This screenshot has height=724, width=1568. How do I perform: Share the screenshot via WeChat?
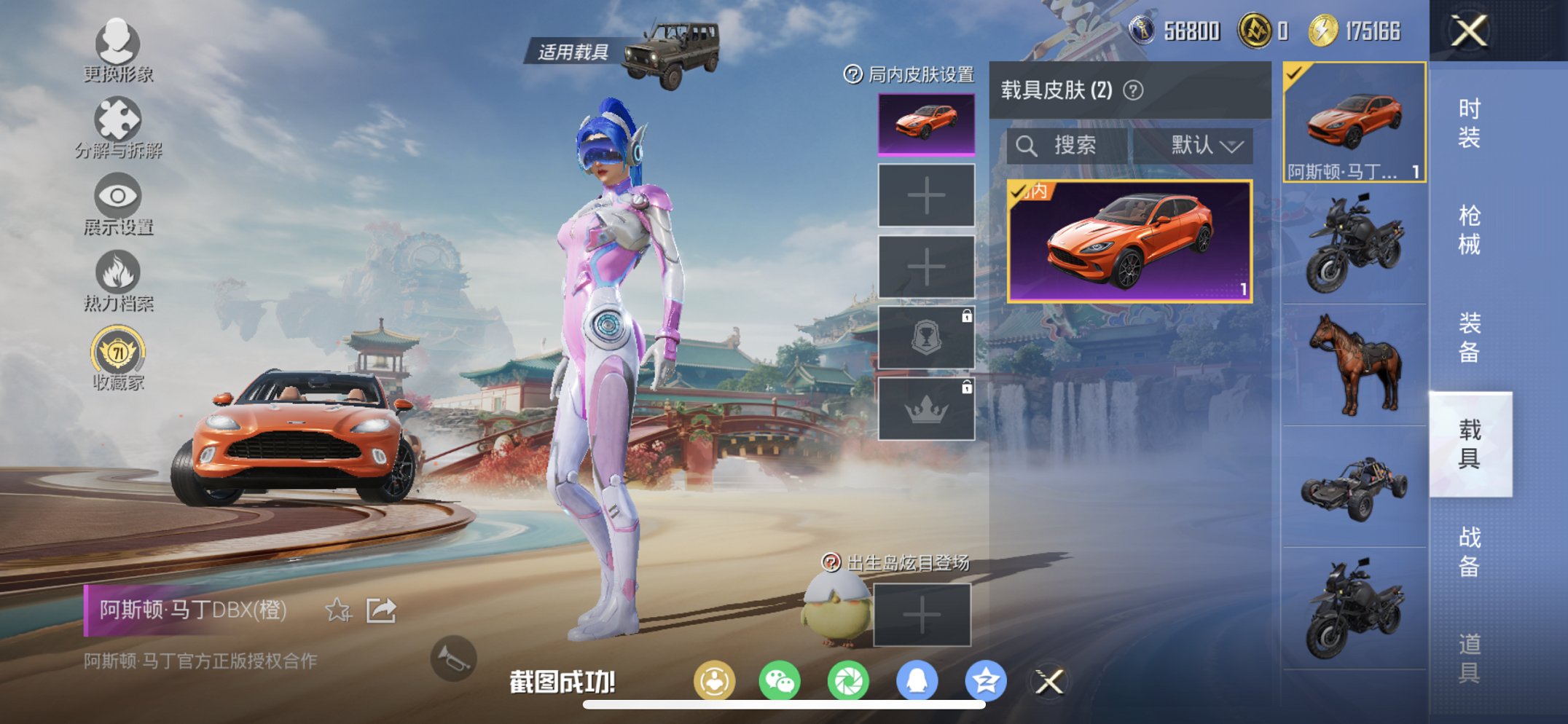click(781, 680)
